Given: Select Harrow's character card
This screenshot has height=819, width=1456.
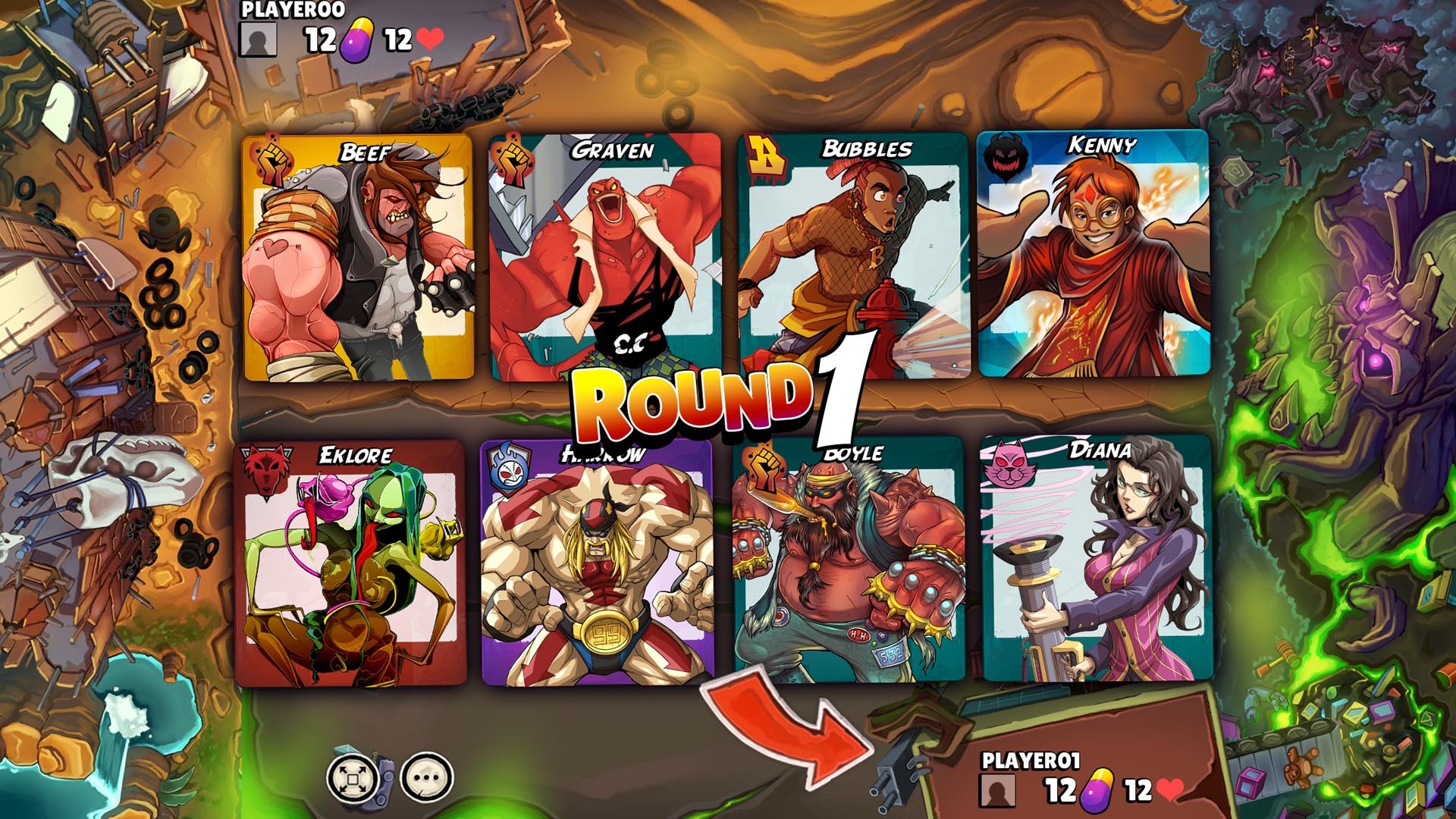Looking at the screenshot, I should coord(599,565).
